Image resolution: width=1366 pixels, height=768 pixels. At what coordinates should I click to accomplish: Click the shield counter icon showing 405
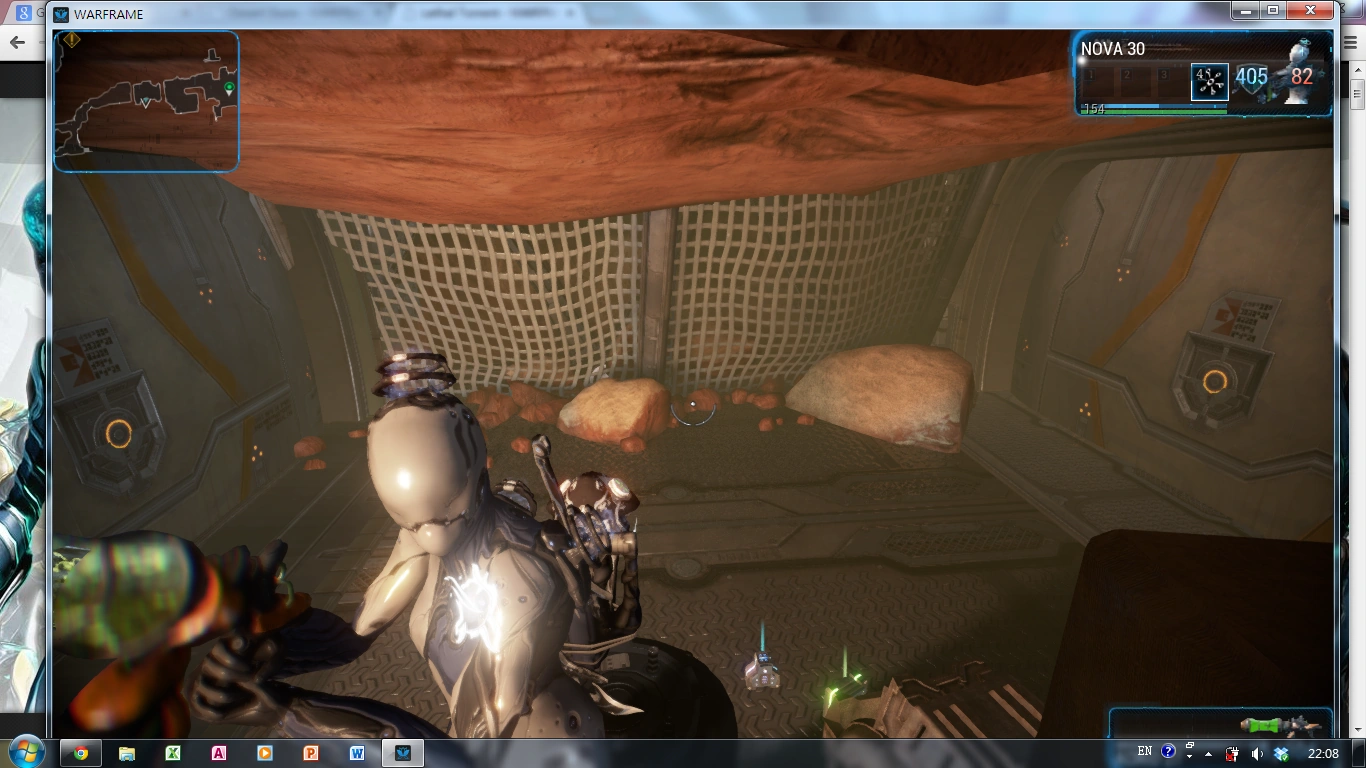tap(1252, 78)
